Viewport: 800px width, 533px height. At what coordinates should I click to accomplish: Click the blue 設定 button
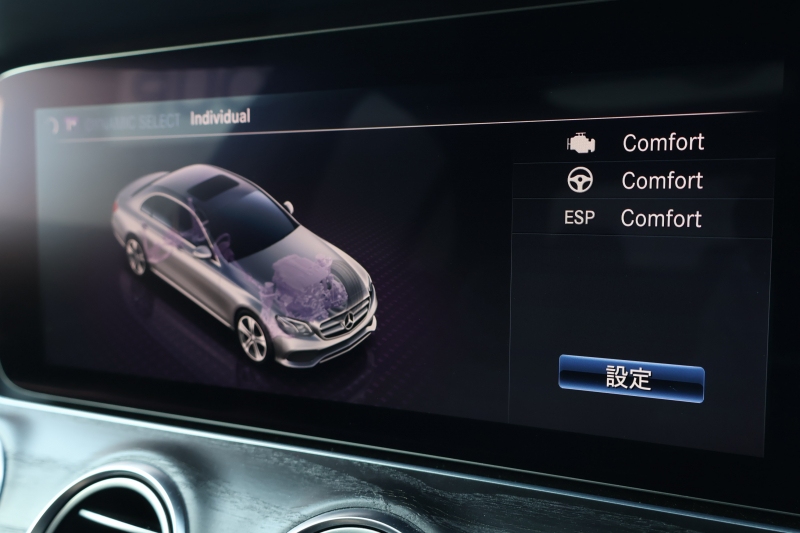point(630,378)
